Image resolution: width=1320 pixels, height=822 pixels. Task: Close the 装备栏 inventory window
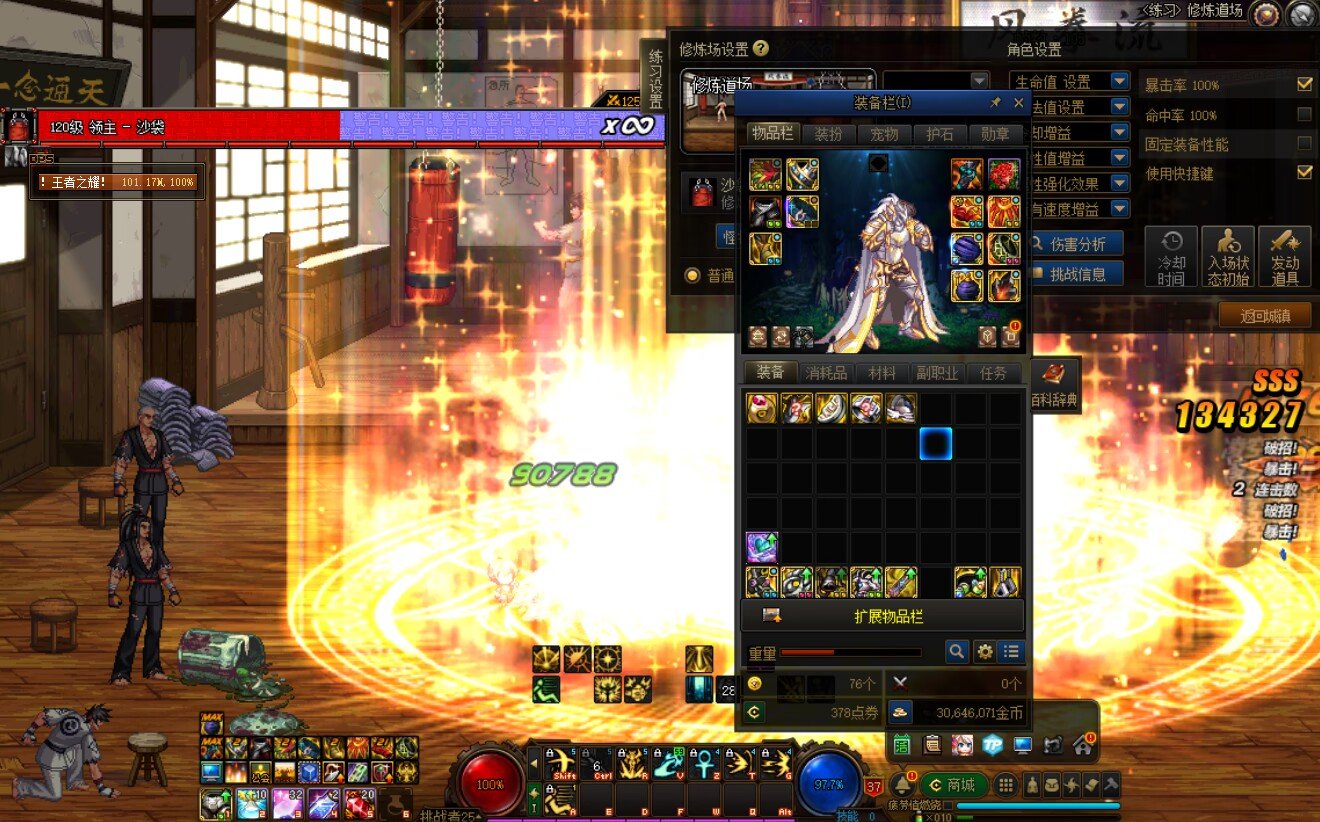1018,103
